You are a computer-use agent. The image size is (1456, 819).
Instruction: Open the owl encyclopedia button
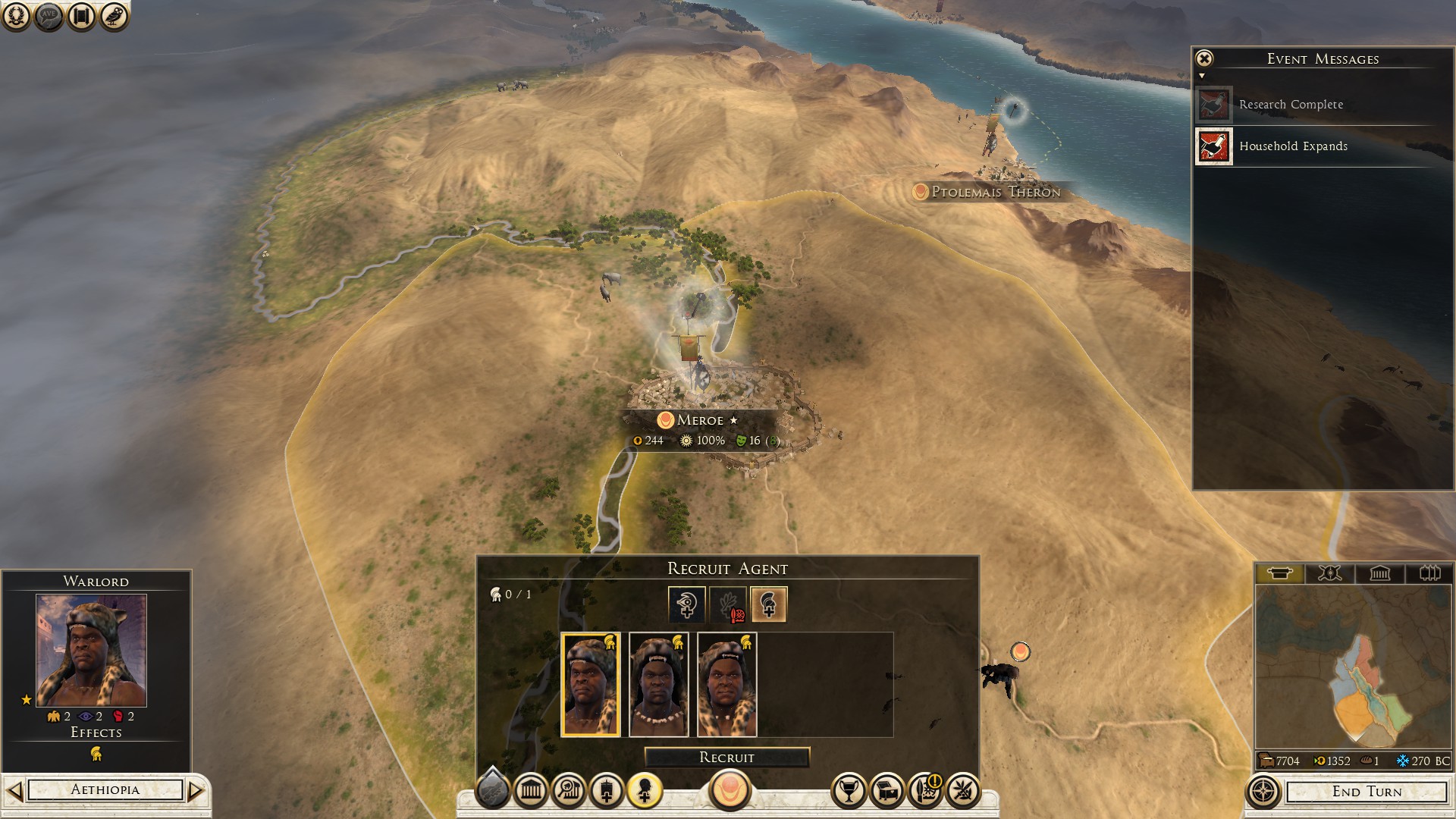114,16
